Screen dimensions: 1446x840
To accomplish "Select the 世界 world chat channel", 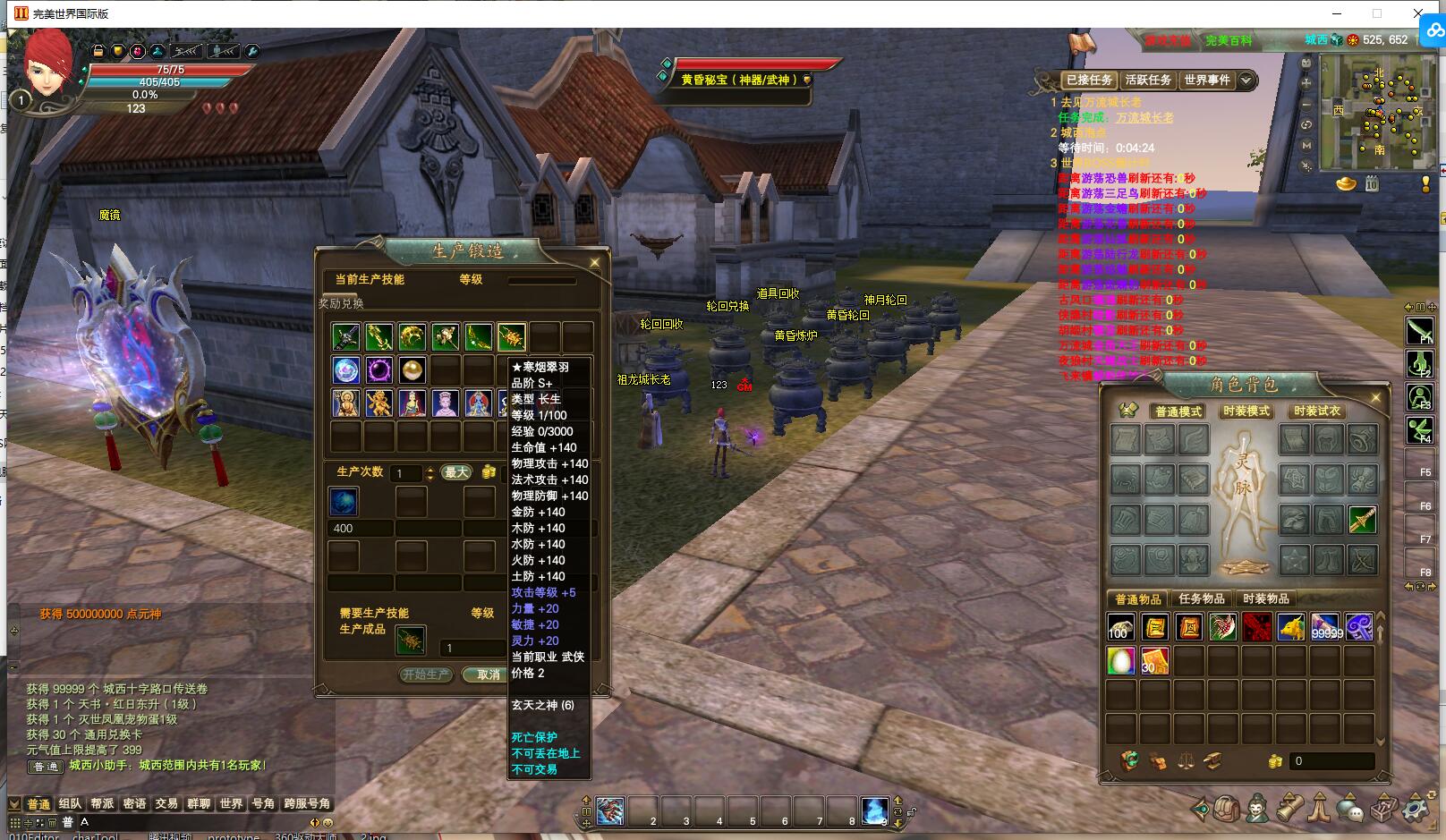I will point(231,803).
